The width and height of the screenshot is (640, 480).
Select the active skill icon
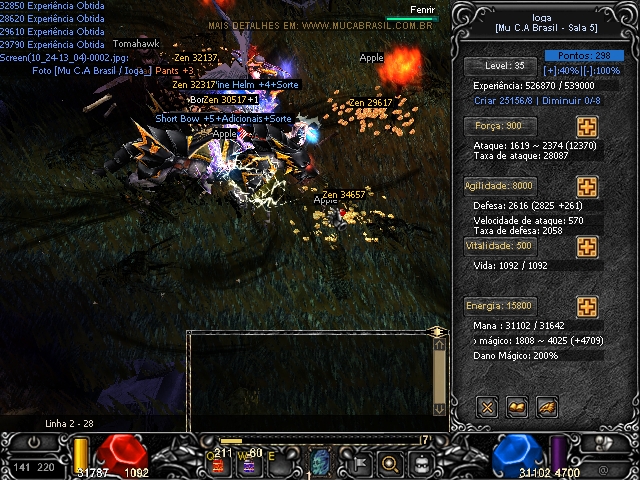point(321,463)
